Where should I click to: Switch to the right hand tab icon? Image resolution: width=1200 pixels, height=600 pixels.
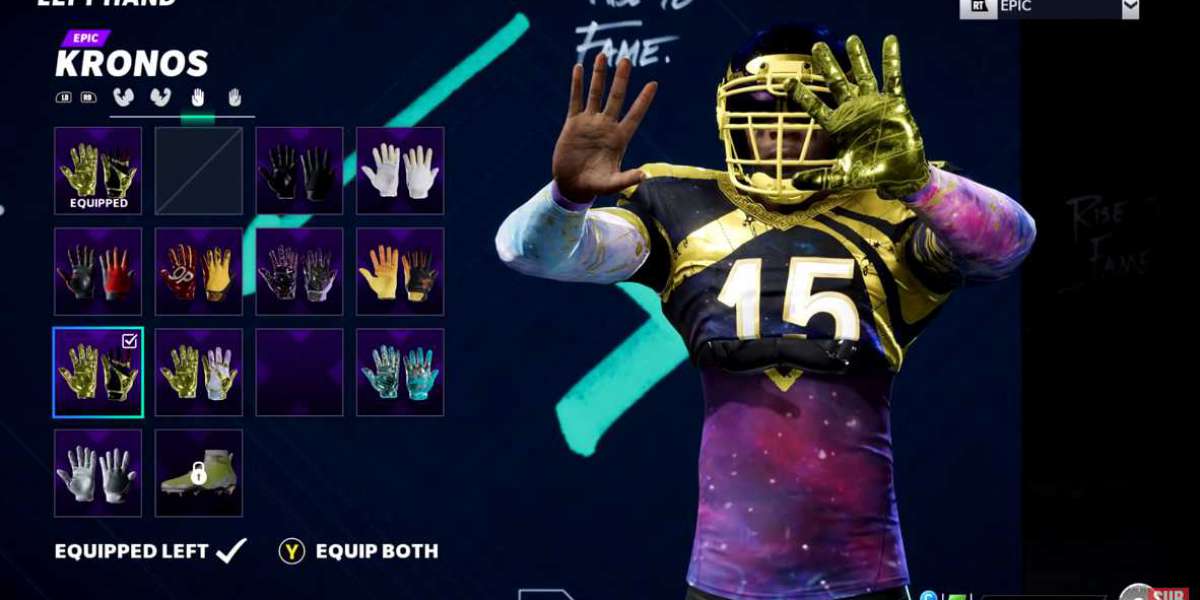[234, 98]
